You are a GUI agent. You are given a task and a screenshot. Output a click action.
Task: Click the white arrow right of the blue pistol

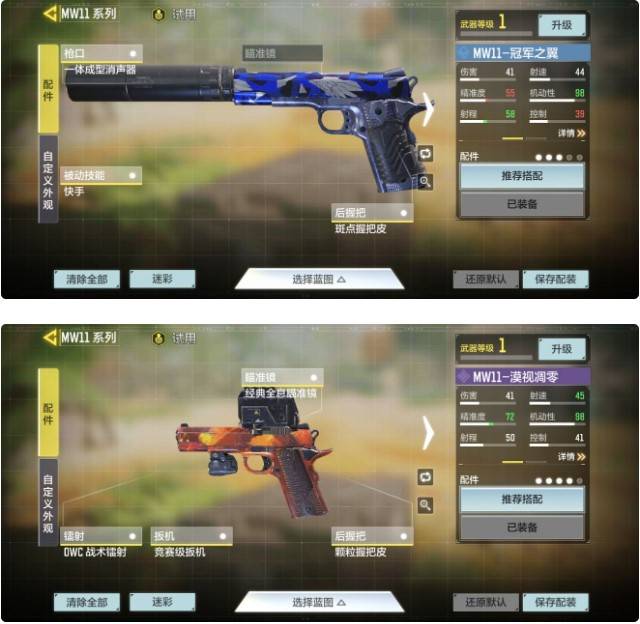(x=428, y=109)
